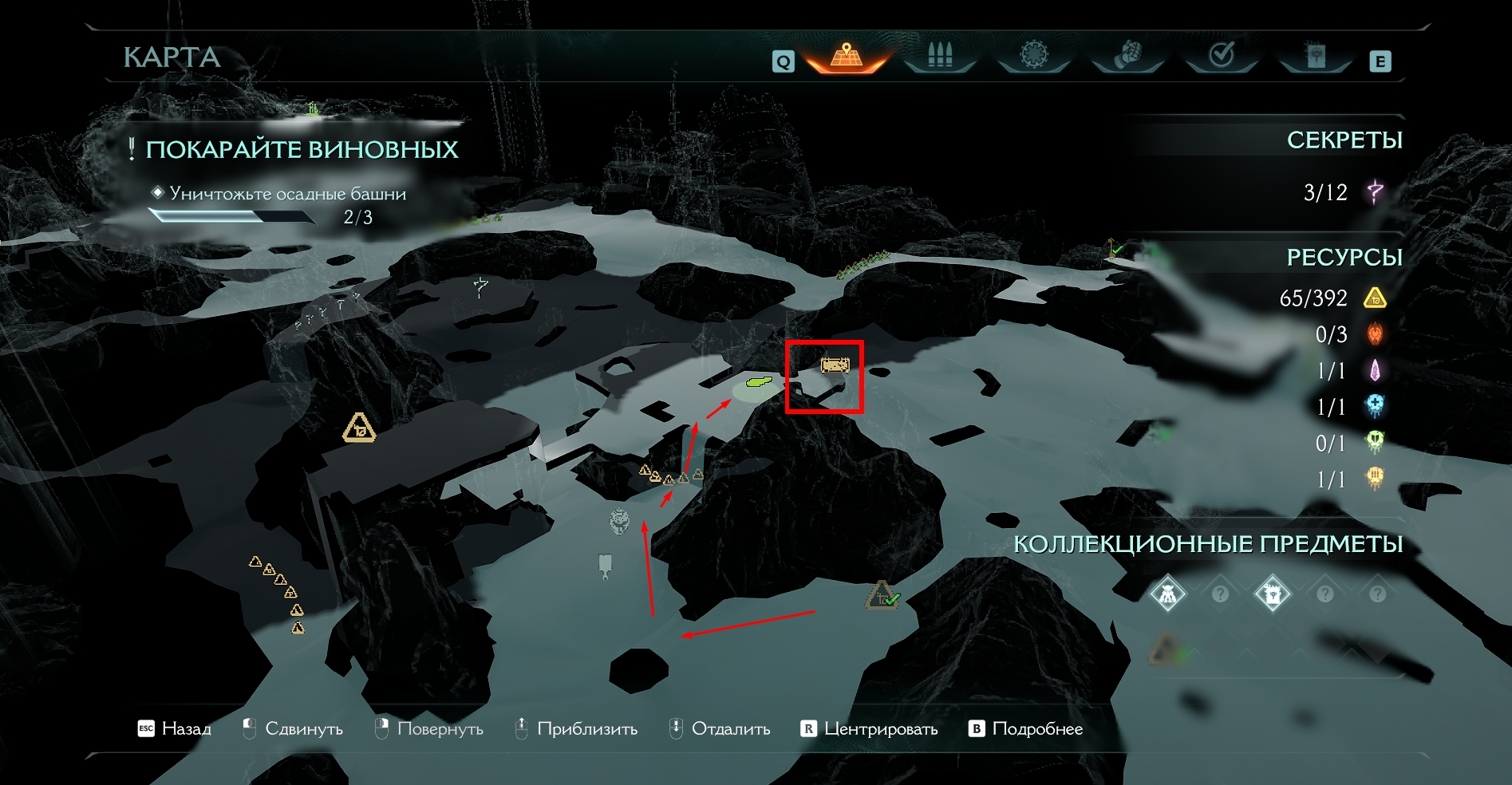Screen dimensions: 1512x785
Task: Open the collectible codex page tile
Action: tap(1272, 594)
